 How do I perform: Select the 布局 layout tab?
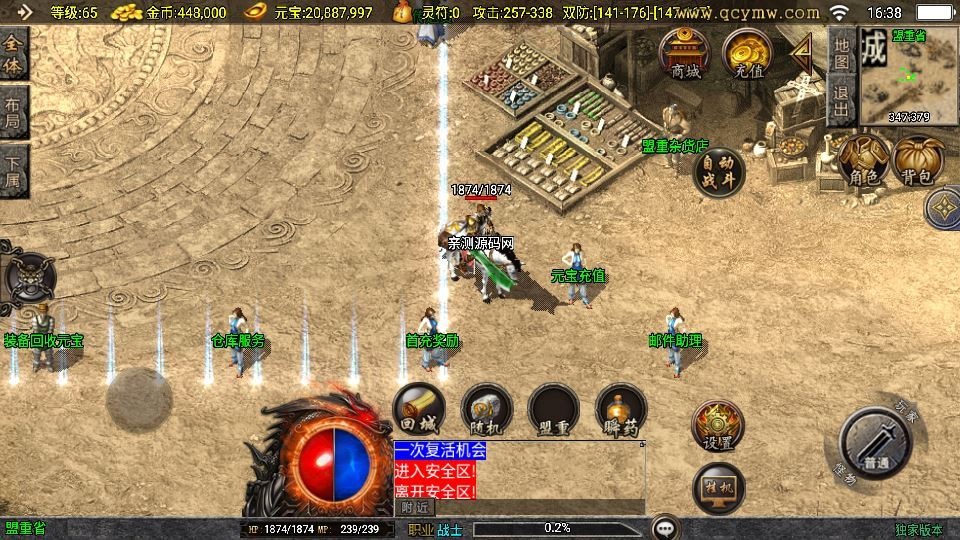14,112
